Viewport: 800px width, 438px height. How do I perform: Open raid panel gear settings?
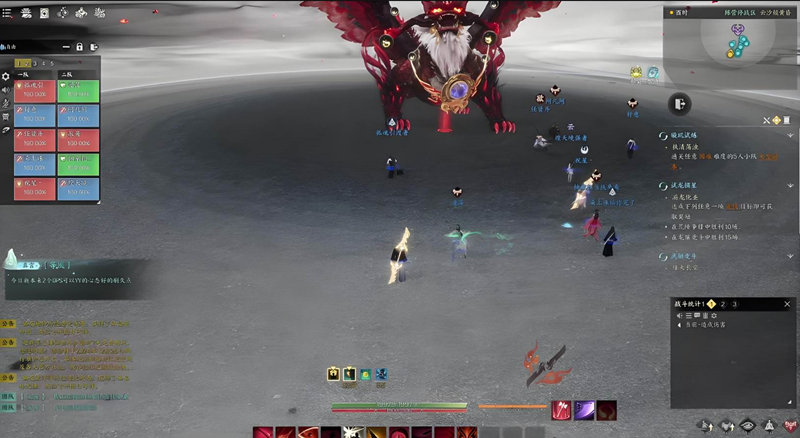(6, 76)
